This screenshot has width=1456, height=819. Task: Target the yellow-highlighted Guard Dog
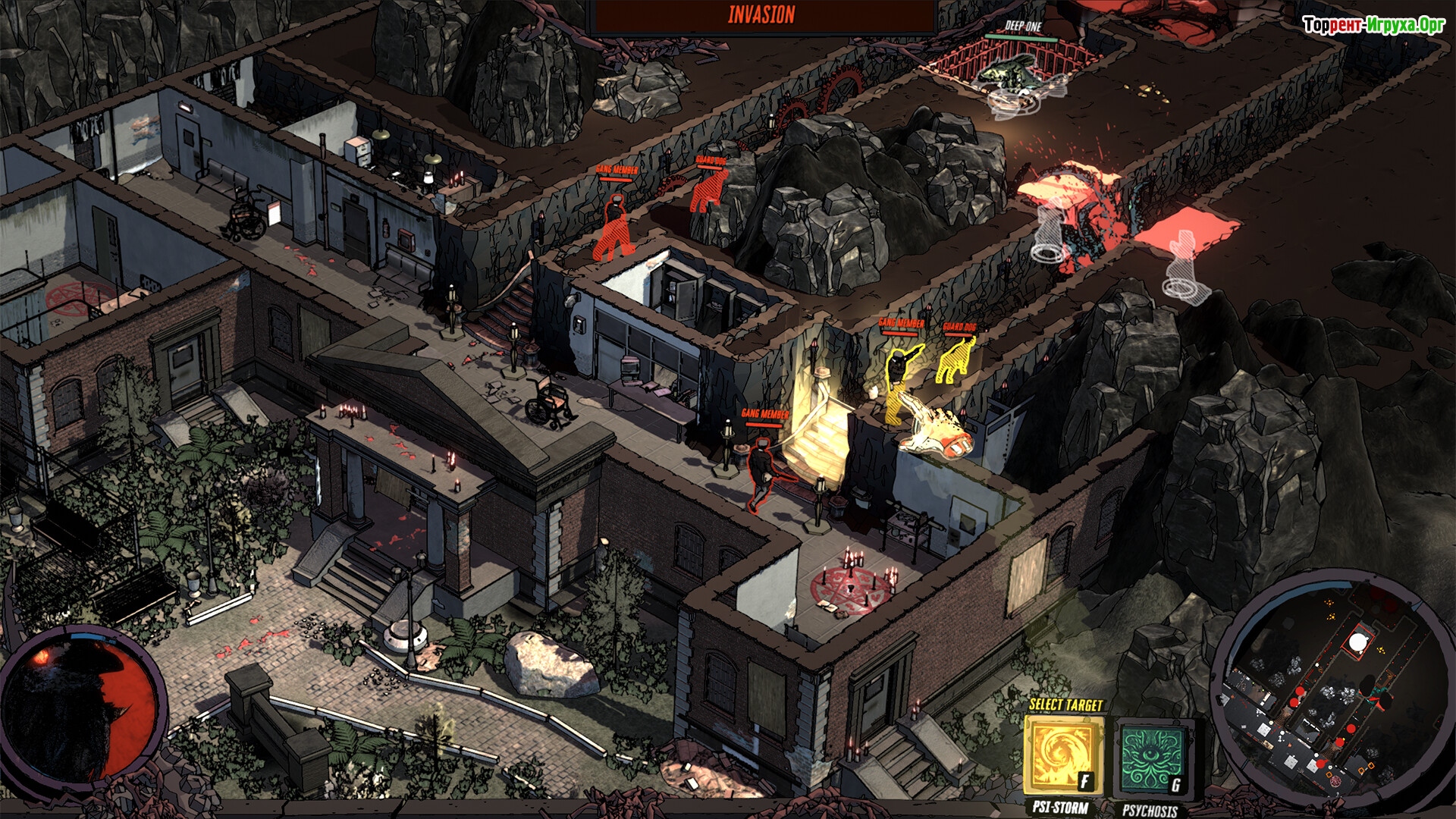pos(956,360)
